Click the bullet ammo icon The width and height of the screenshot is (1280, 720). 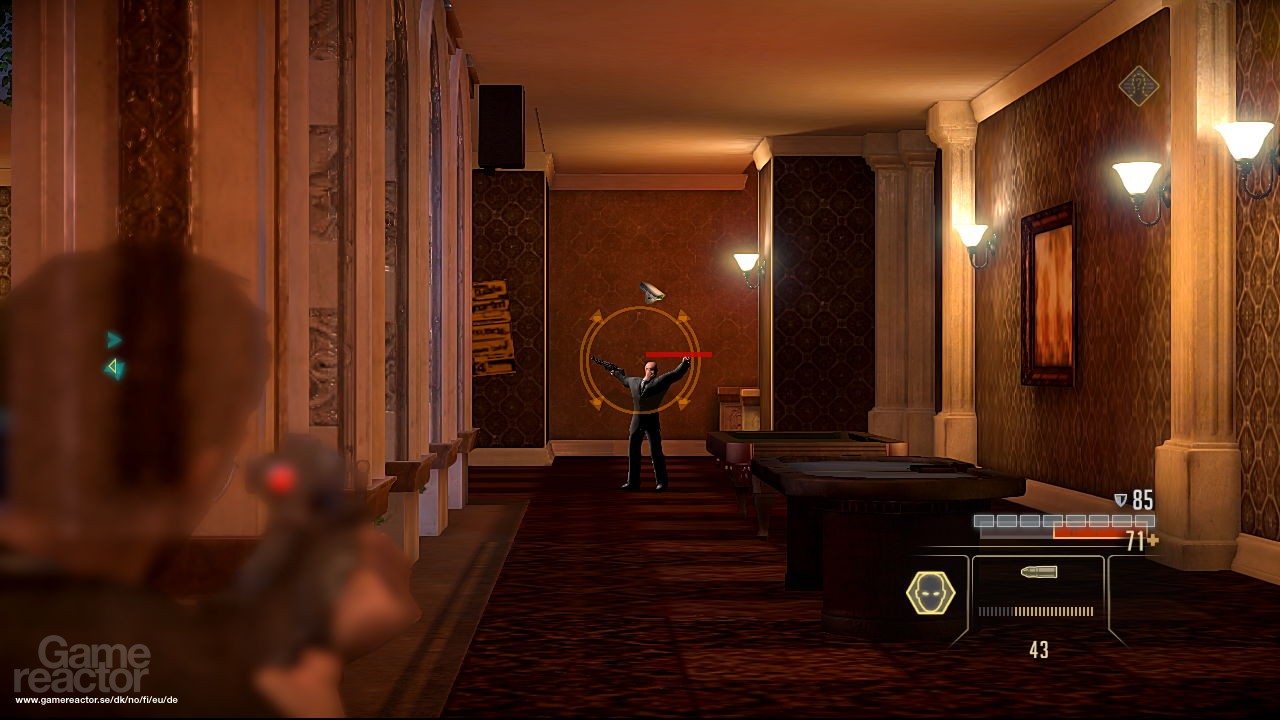point(1039,571)
